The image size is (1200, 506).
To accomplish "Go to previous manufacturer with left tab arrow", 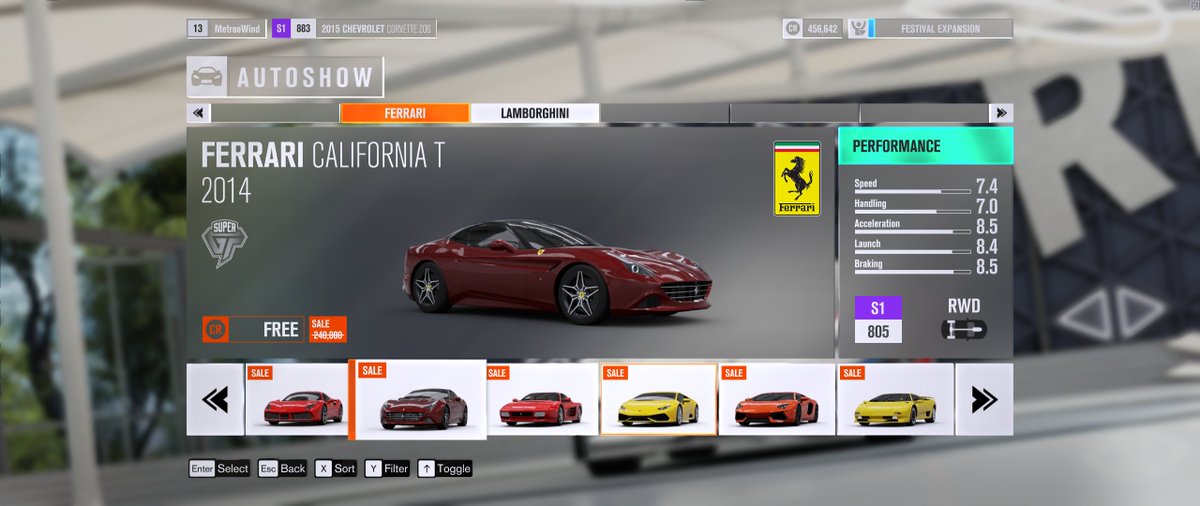I will 198,113.
